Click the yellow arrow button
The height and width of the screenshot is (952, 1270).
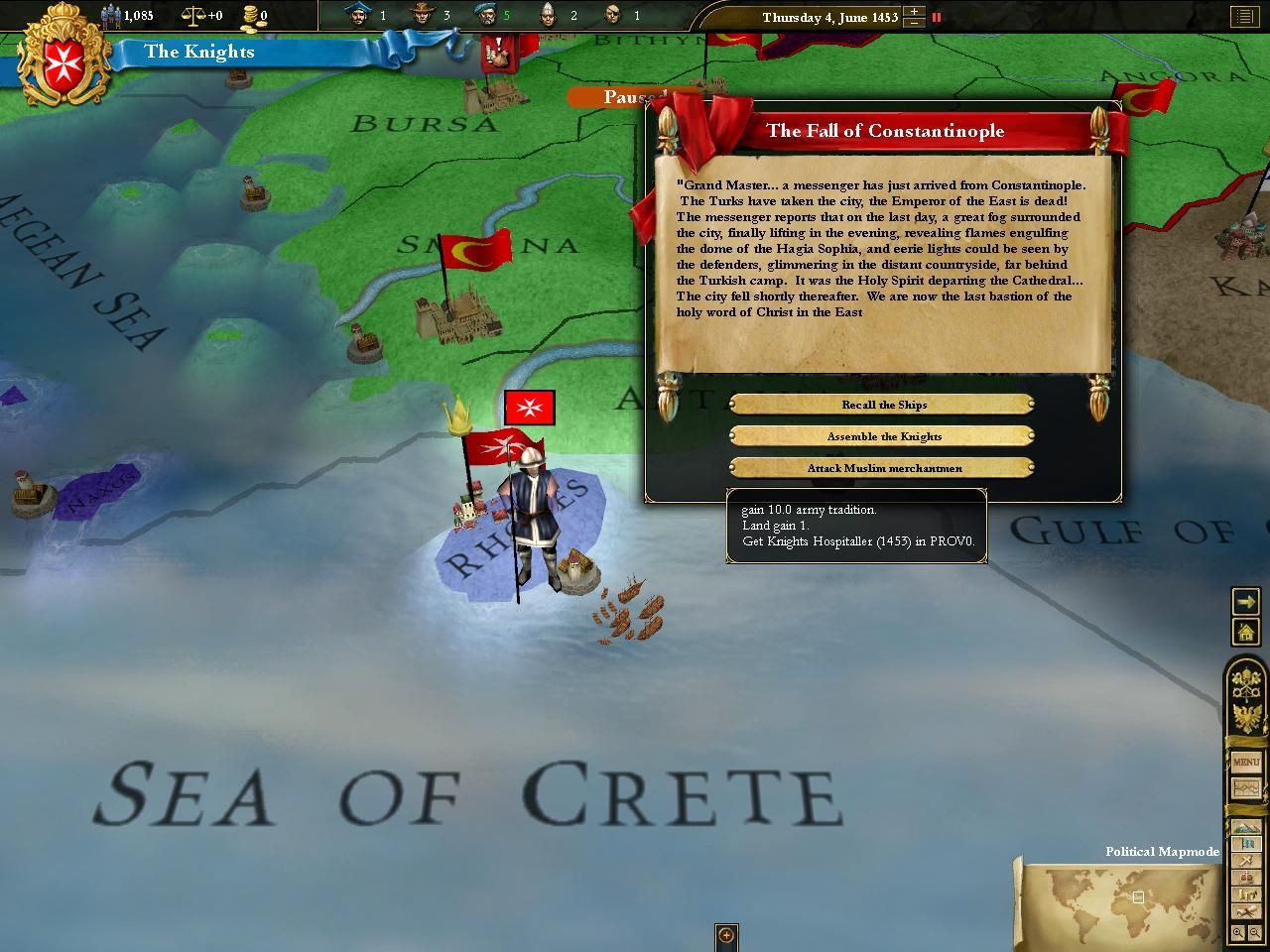click(x=1245, y=601)
